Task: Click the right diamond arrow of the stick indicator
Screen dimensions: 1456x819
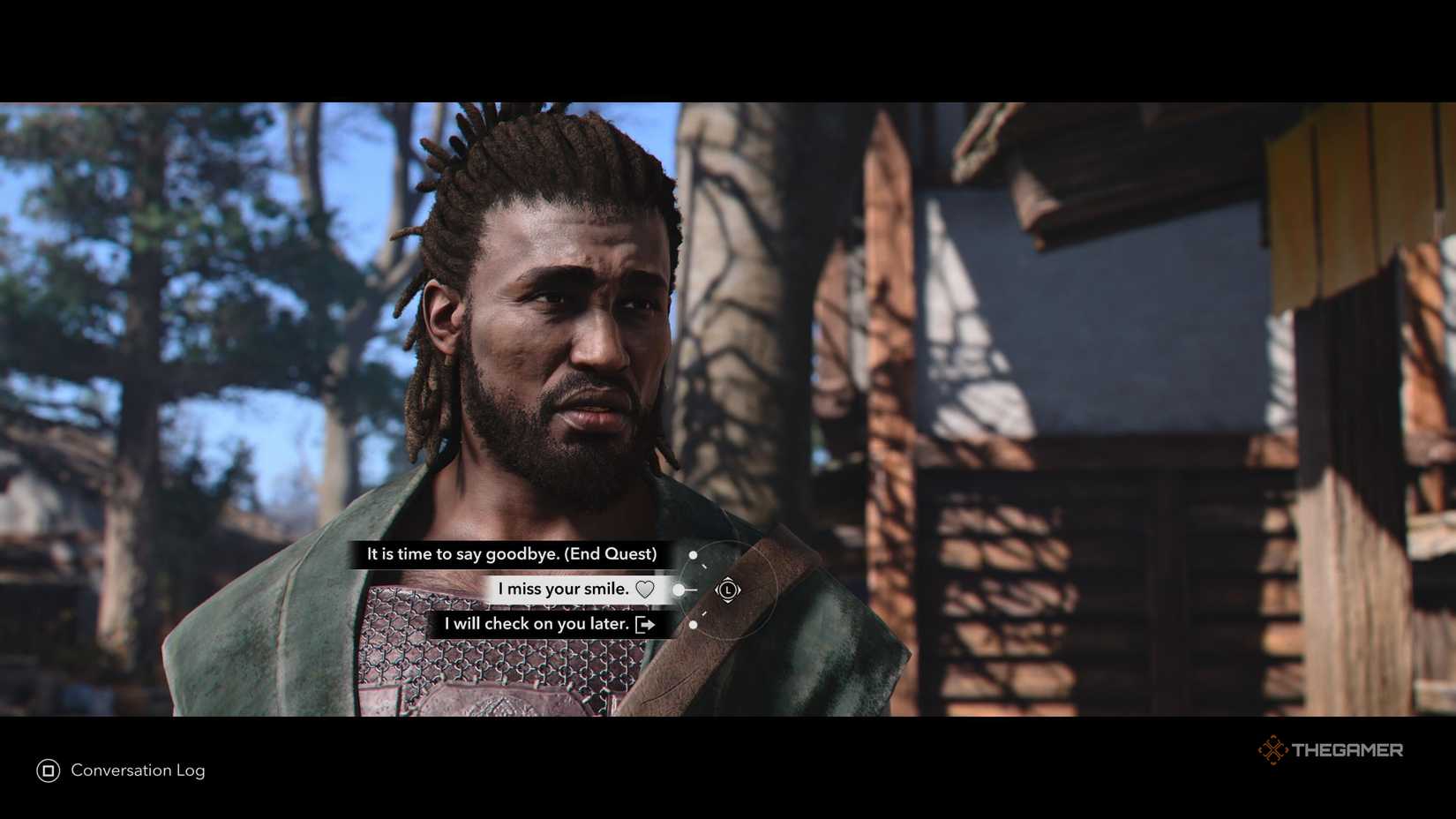Action: coord(739,590)
